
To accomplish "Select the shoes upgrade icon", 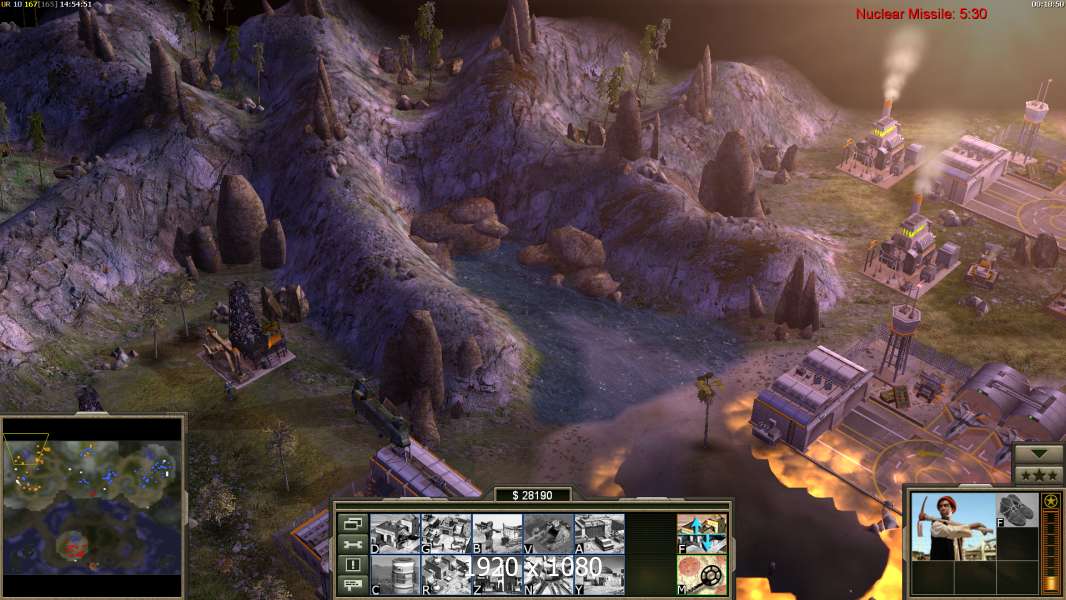I will click(1017, 510).
